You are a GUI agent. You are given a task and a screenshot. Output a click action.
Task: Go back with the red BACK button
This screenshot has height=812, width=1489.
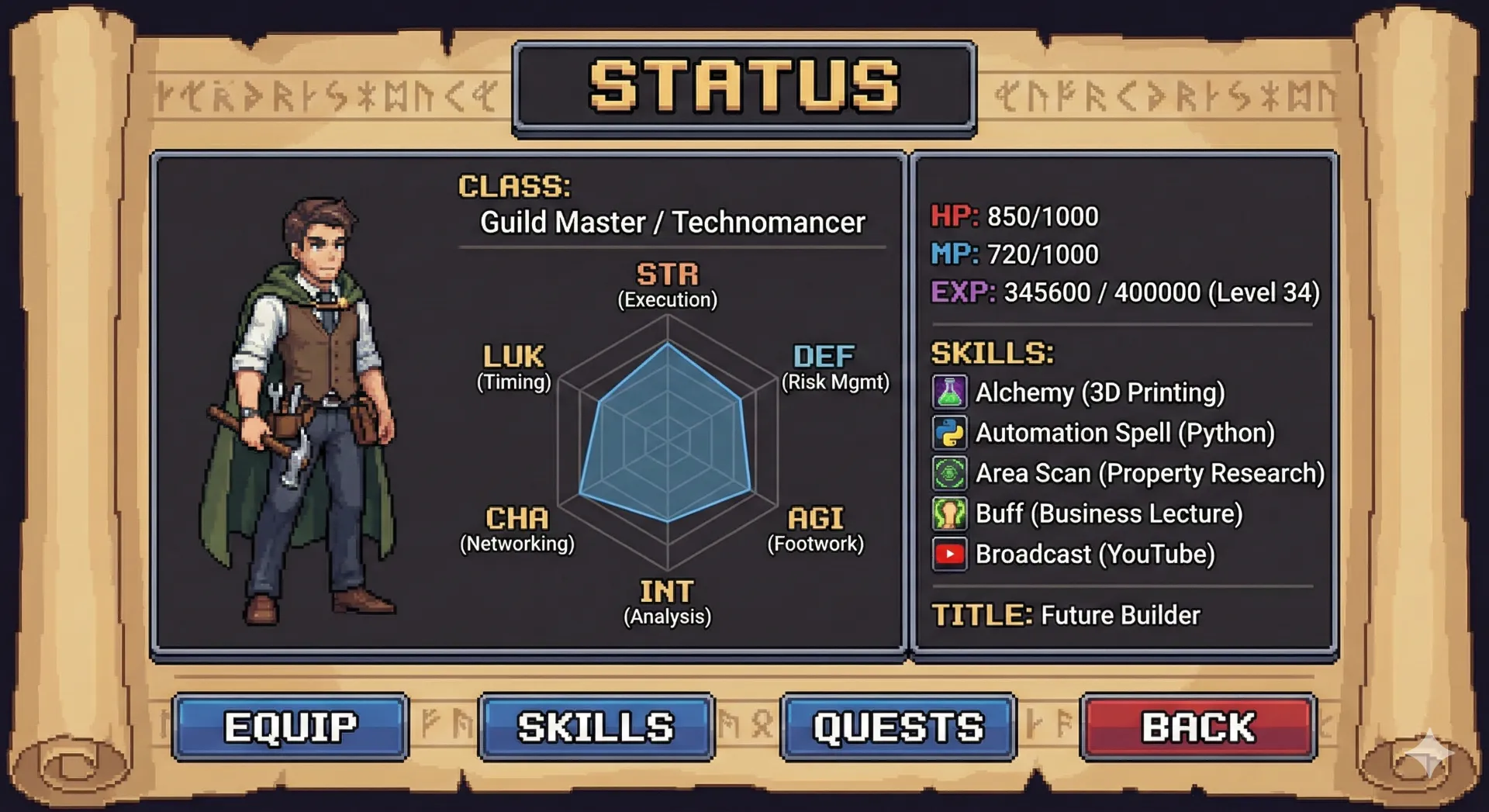[x=1198, y=727]
